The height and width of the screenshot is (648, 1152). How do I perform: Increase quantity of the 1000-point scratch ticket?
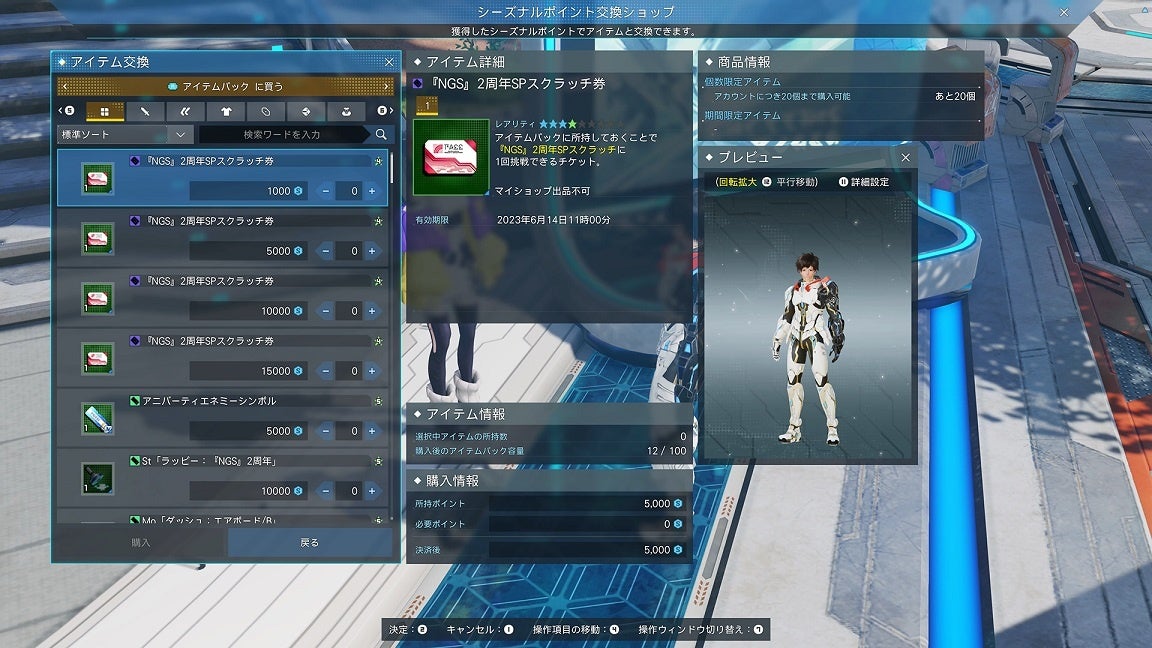tap(372, 191)
